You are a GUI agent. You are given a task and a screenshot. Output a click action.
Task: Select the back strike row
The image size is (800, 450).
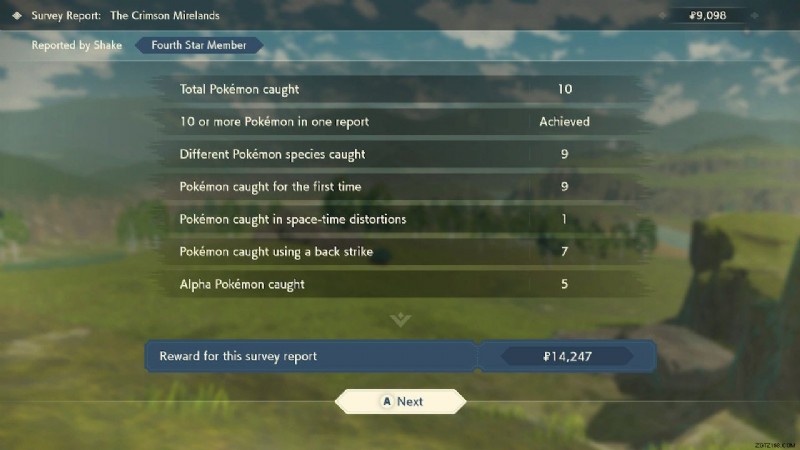(x=400, y=252)
